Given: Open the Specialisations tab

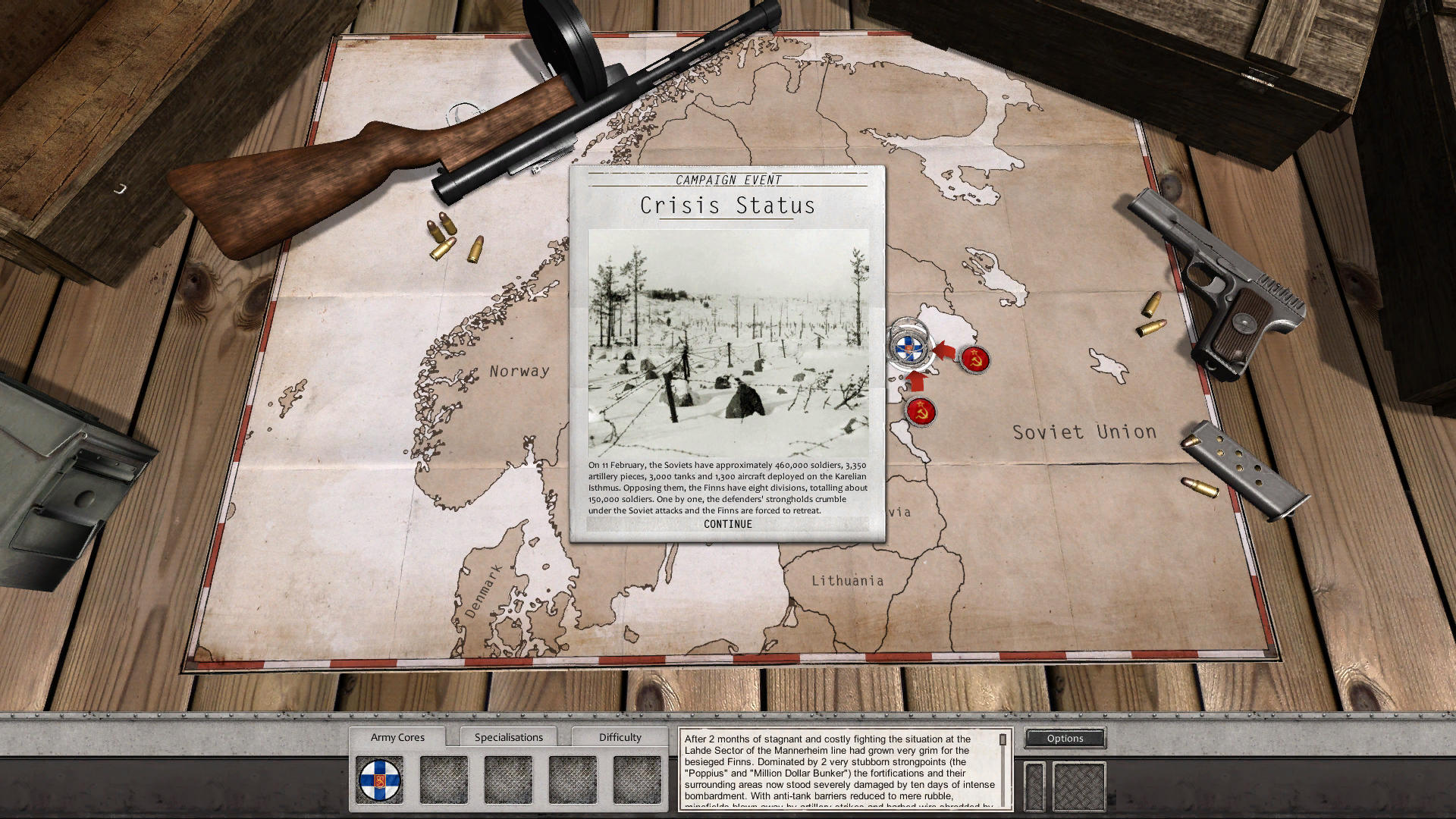Looking at the screenshot, I should (x=509, y=736).
